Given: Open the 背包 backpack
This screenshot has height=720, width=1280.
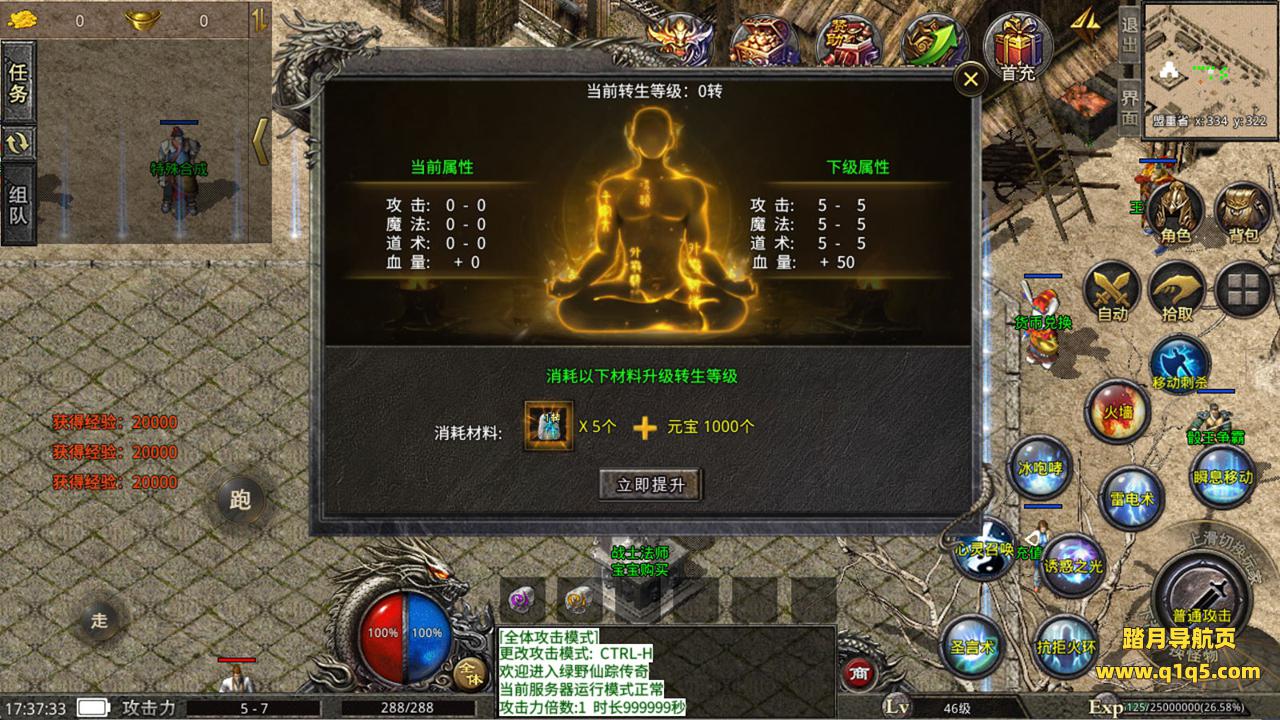Looking at the screenshot, I should (1242, 211).
